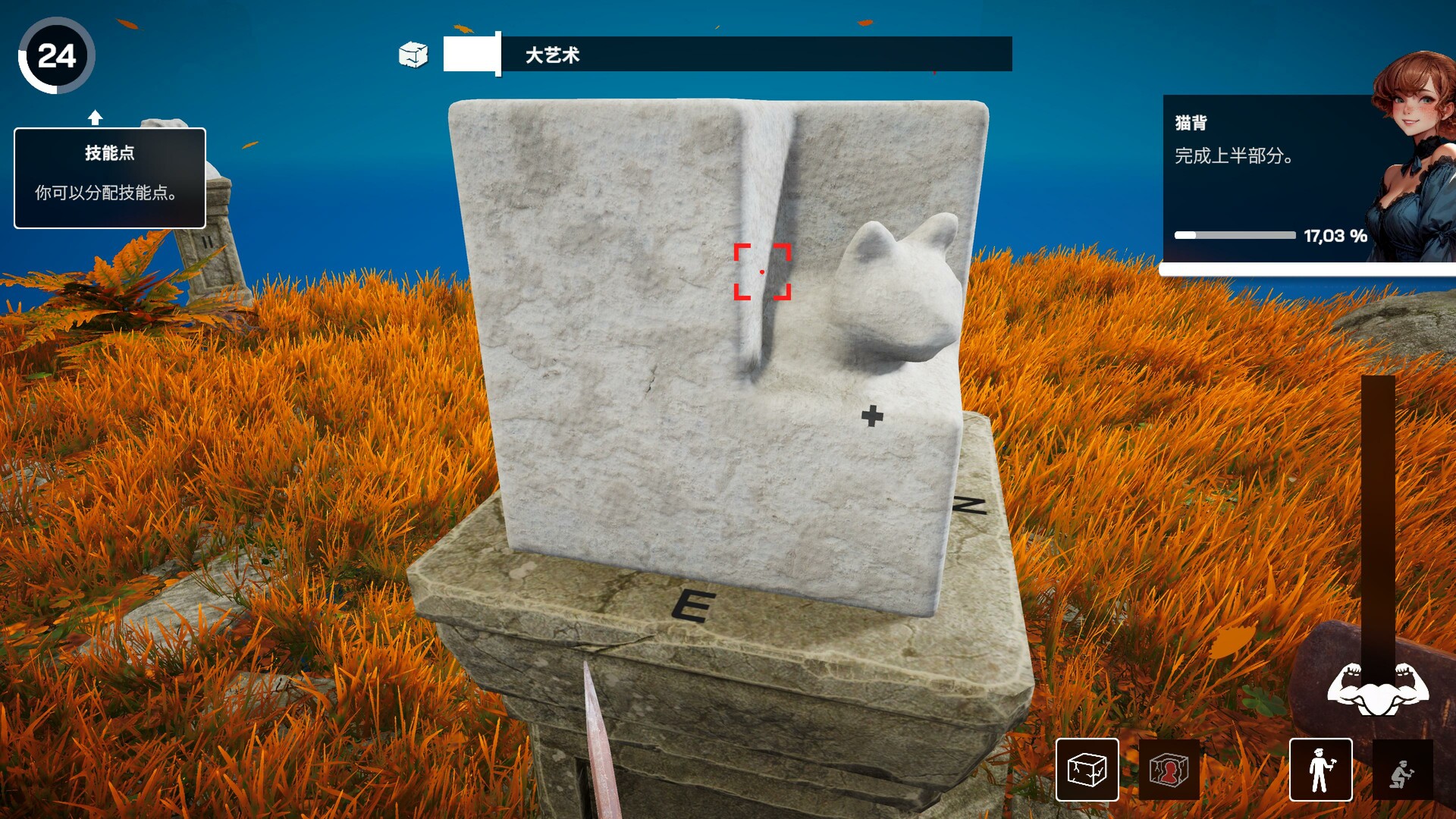Click the 17,03 % progress bar
Image resolution: width=1456 pixels, height=819 pixels.
click(x=1236, y=235)
